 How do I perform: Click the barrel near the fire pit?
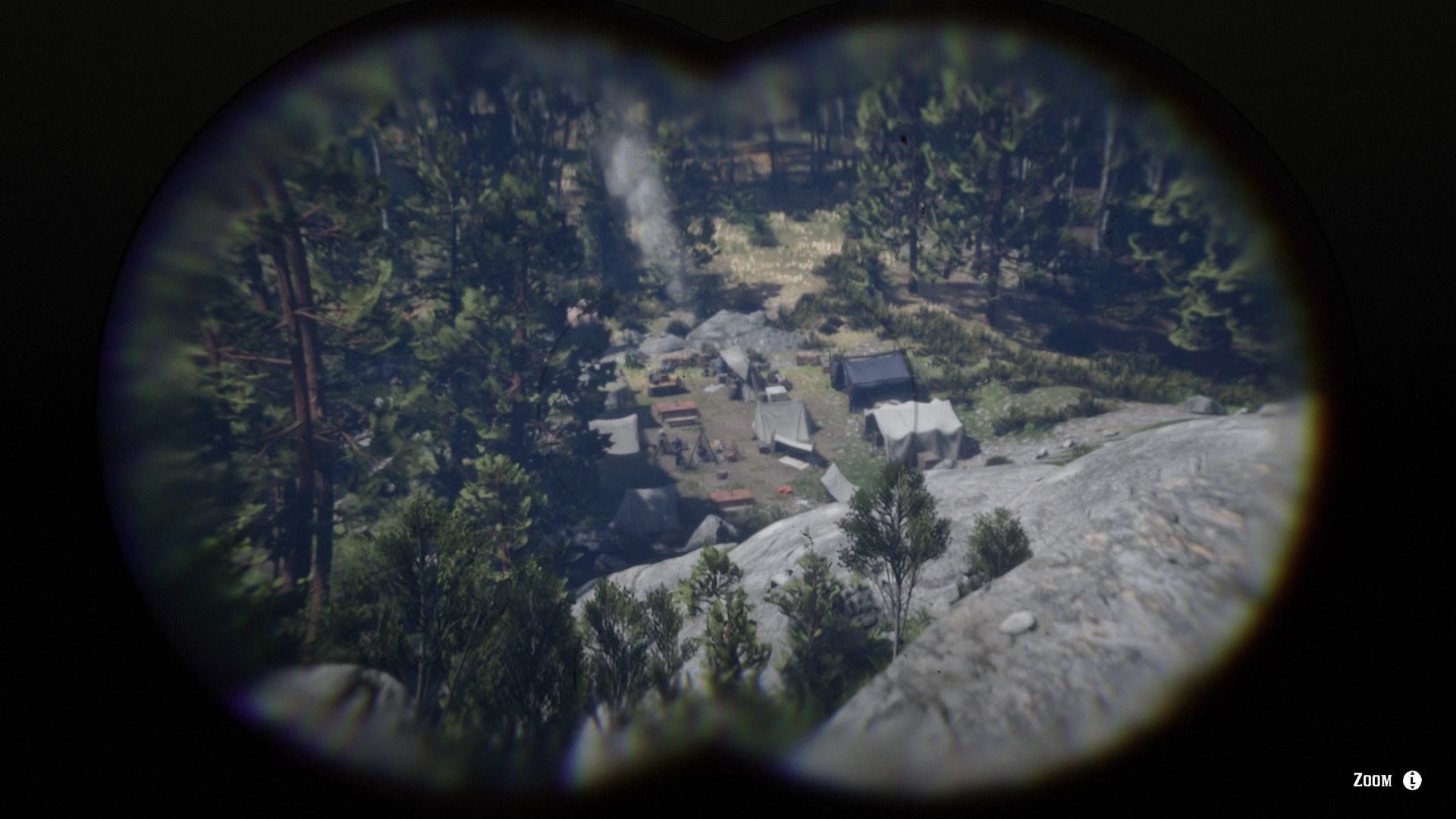point(722,477)
